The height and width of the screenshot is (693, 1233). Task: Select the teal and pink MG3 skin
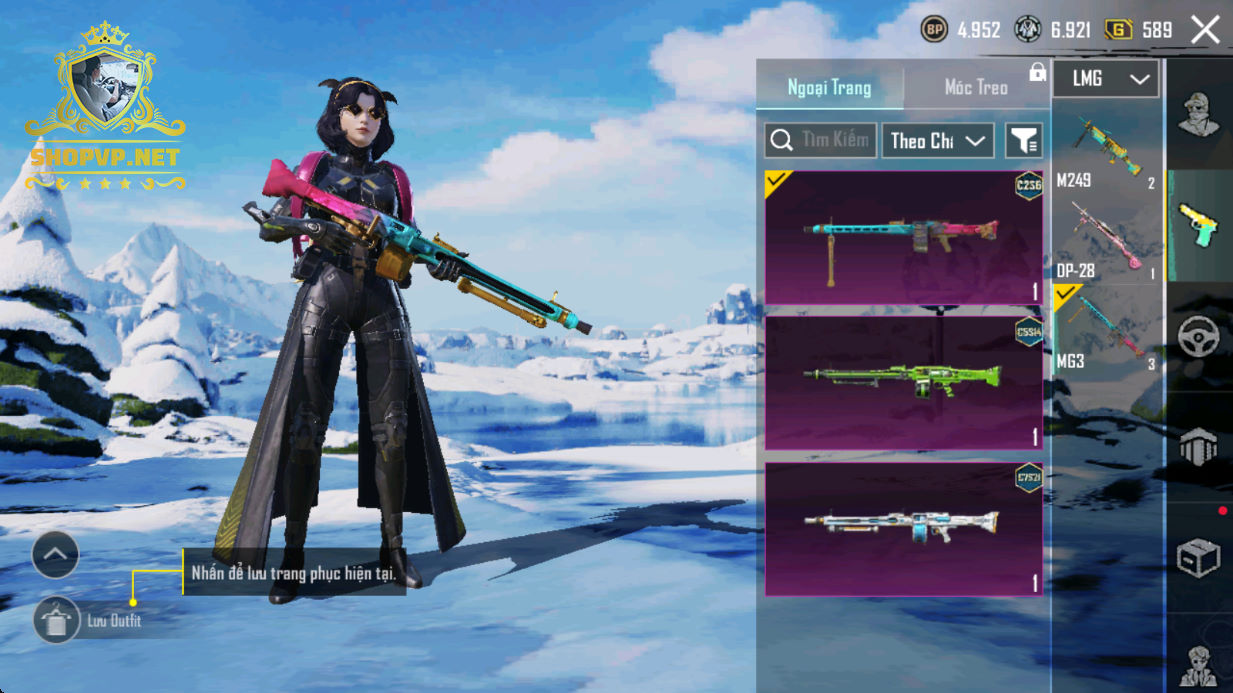coord(903,237)
